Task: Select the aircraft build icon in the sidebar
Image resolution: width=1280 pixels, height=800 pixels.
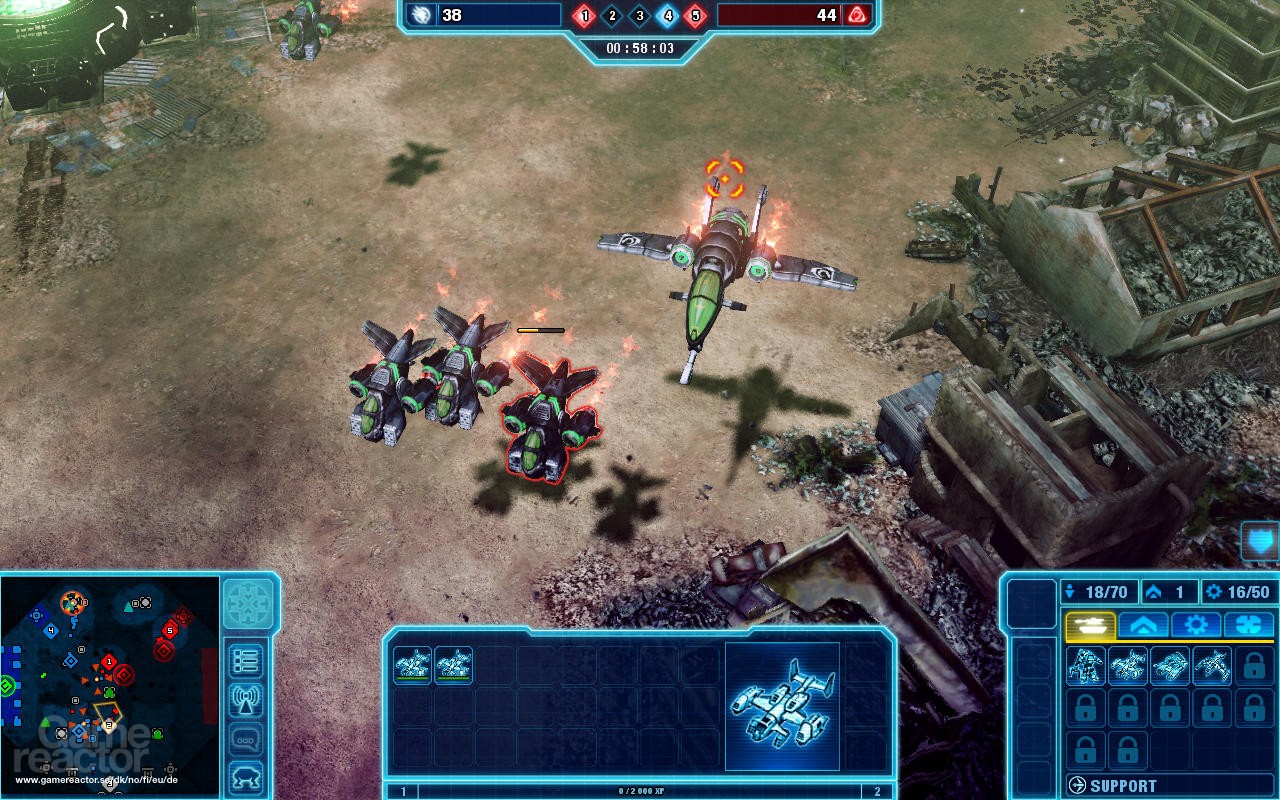Action: (x=1211, y=665)
